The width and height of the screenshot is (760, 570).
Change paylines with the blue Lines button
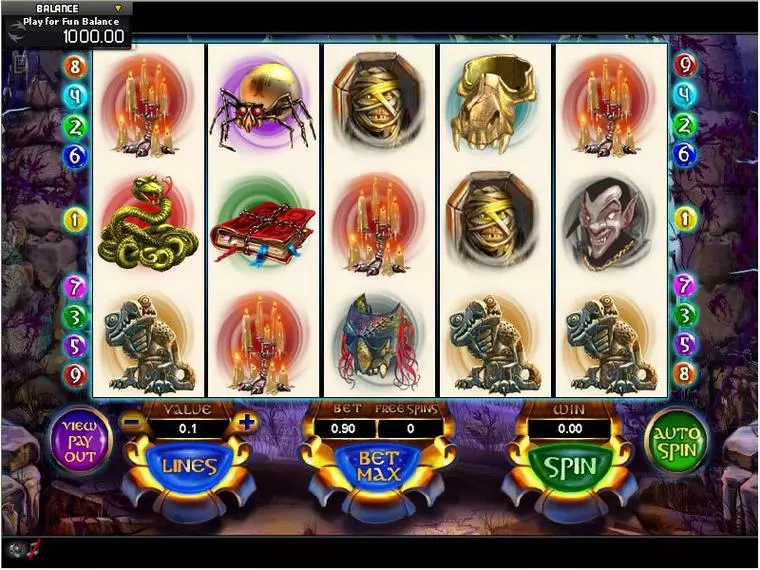pos(189,466)
